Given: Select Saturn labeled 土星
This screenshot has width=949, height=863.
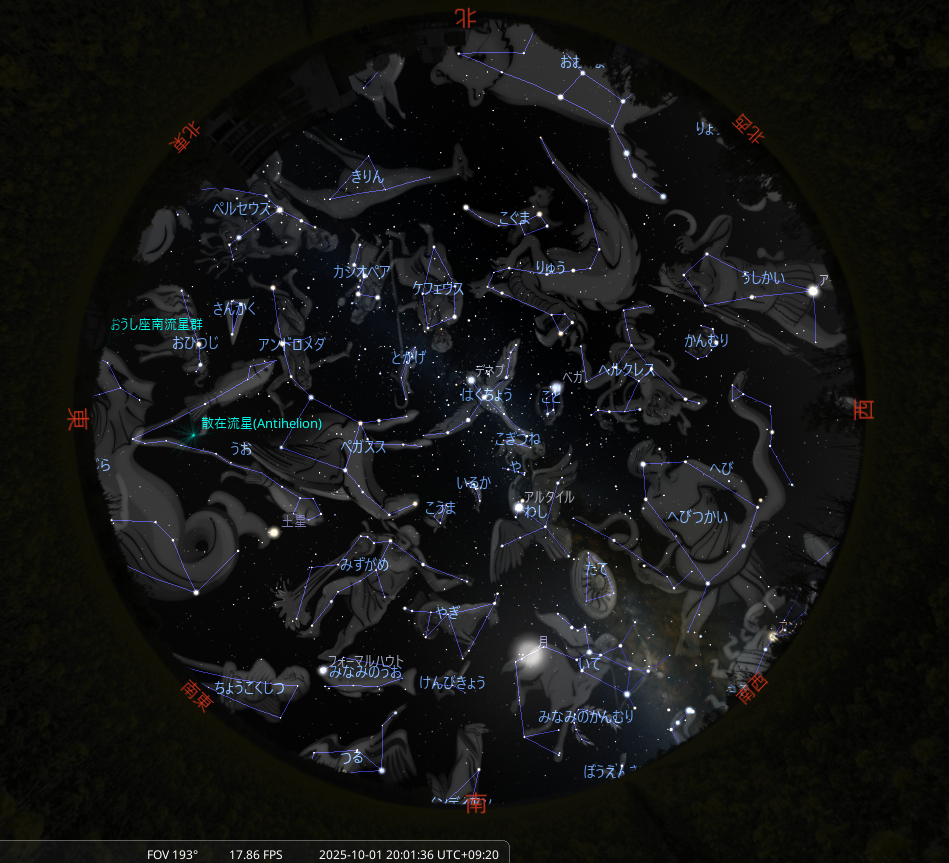Looking at the screenshot, I should tap(272, 534).
